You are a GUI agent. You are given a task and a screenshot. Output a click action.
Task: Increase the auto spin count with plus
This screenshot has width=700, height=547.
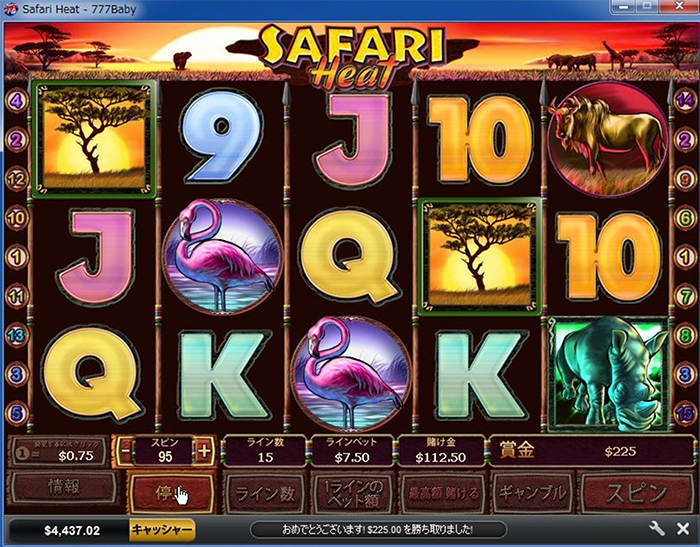(x=205, y=451)
